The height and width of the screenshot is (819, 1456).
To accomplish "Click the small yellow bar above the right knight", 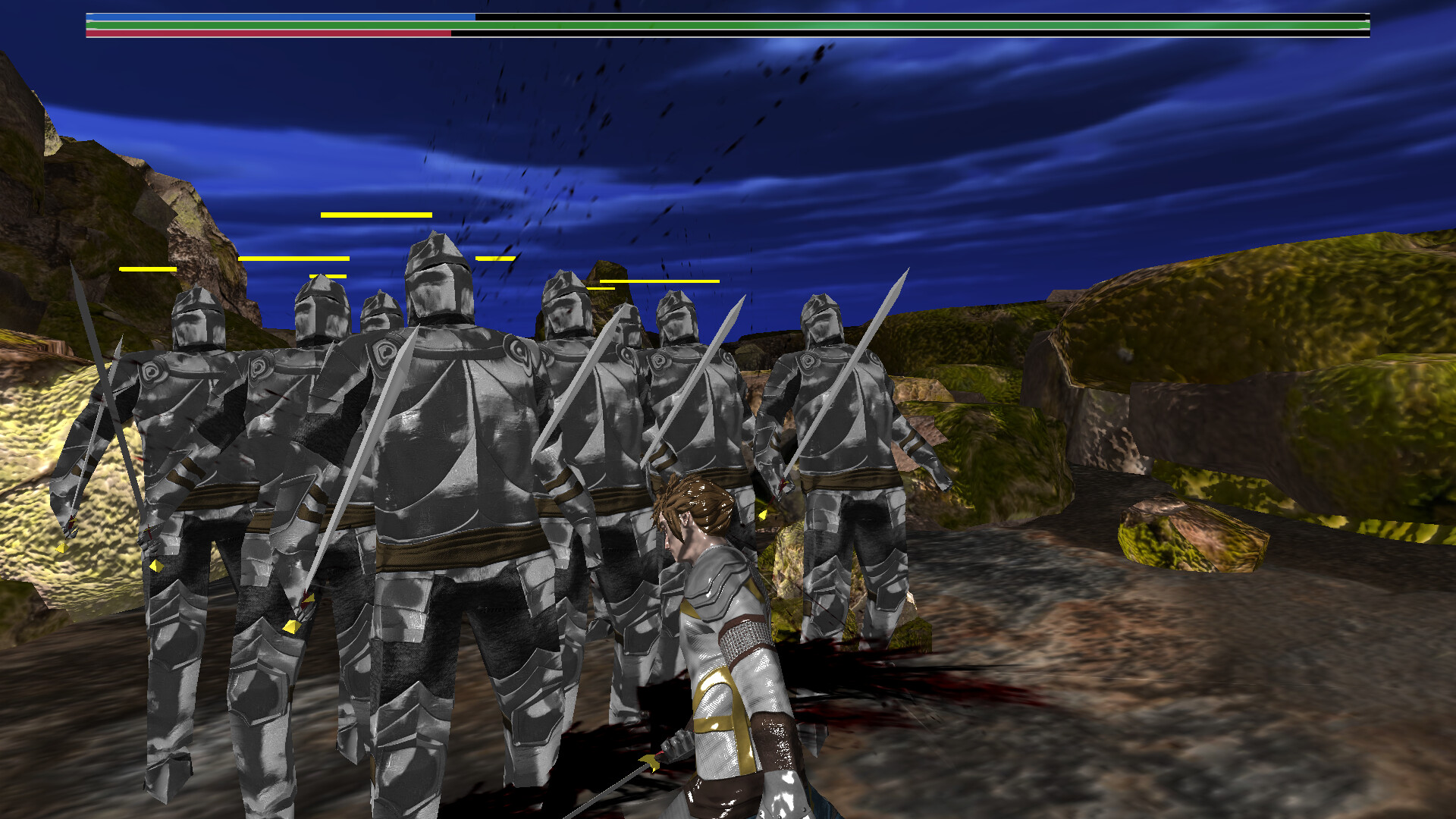I will (599, 288).
